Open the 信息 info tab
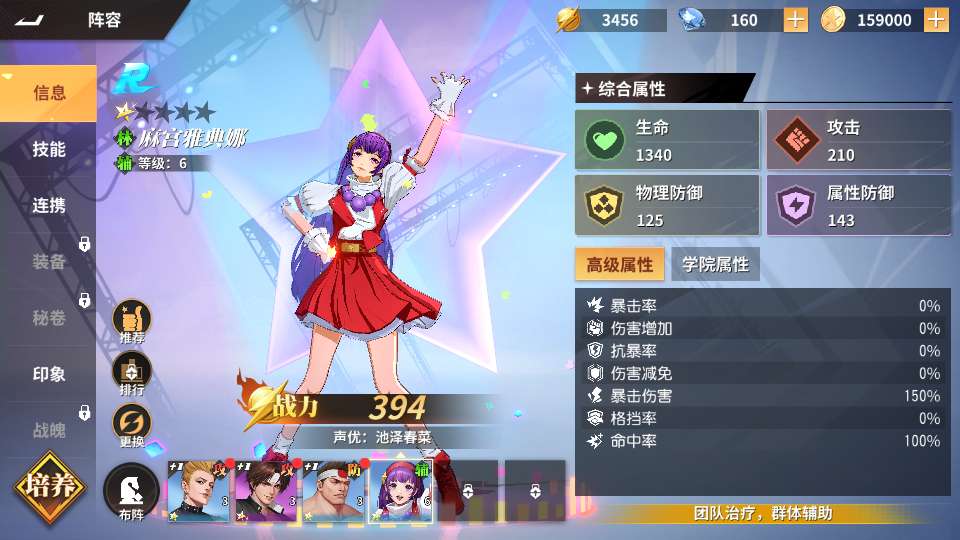The width and height of the screenshot is (960, 540). tap(49, 93)
